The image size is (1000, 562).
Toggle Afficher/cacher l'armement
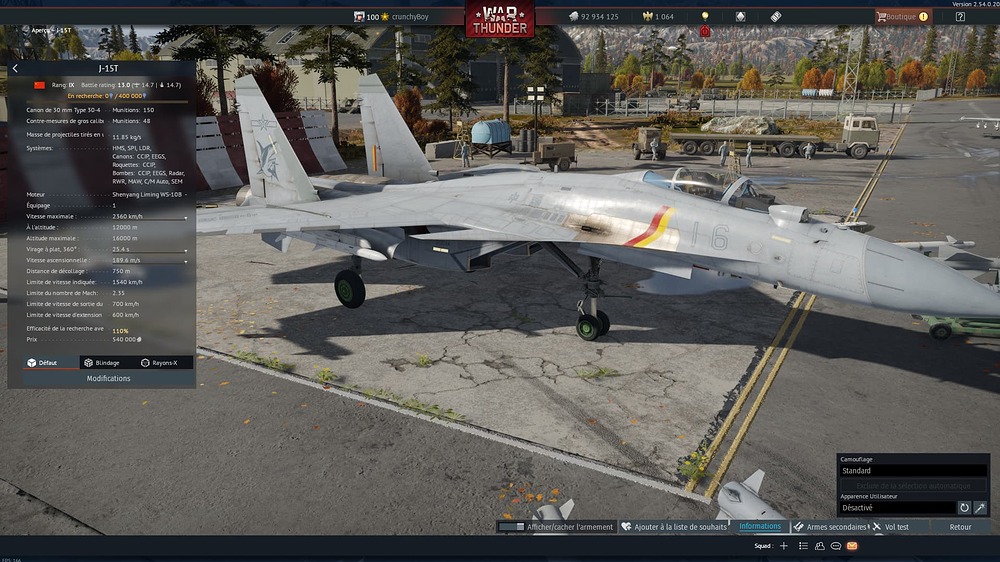(x=556, y=527)
